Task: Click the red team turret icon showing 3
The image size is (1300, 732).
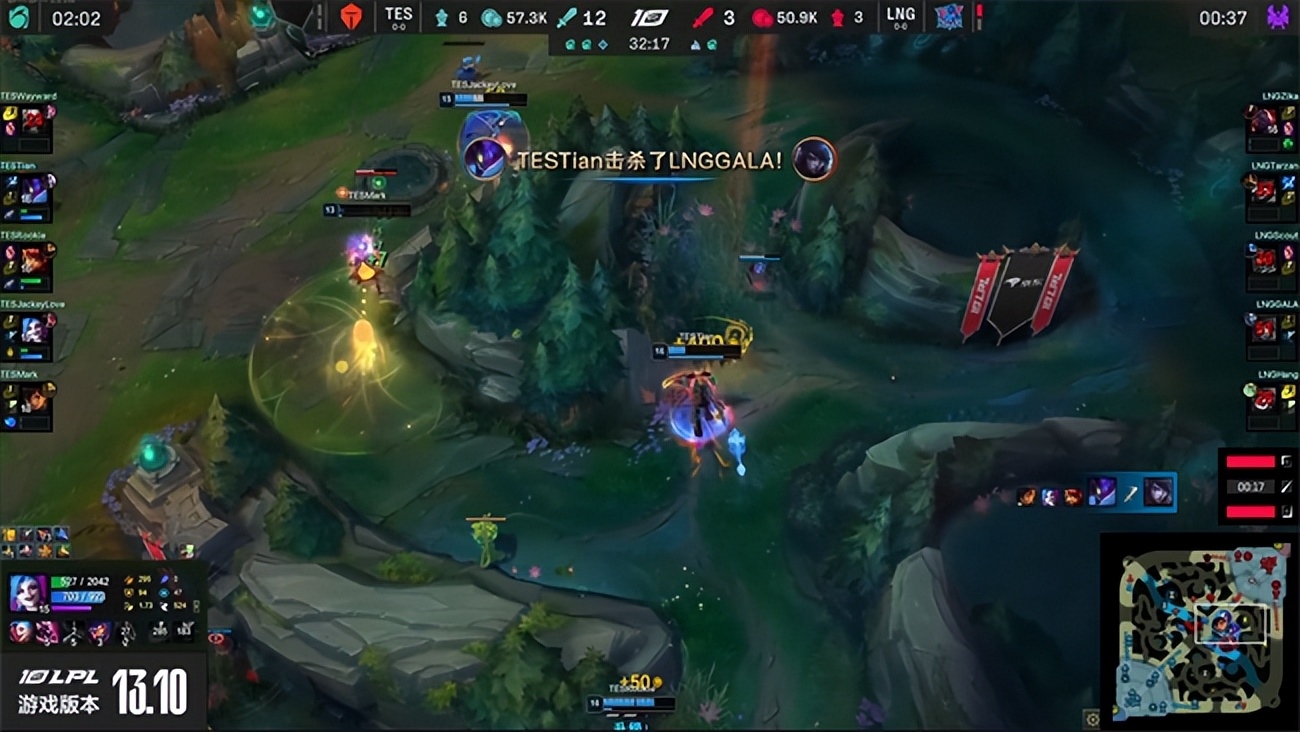Action: tap(837, 17)
